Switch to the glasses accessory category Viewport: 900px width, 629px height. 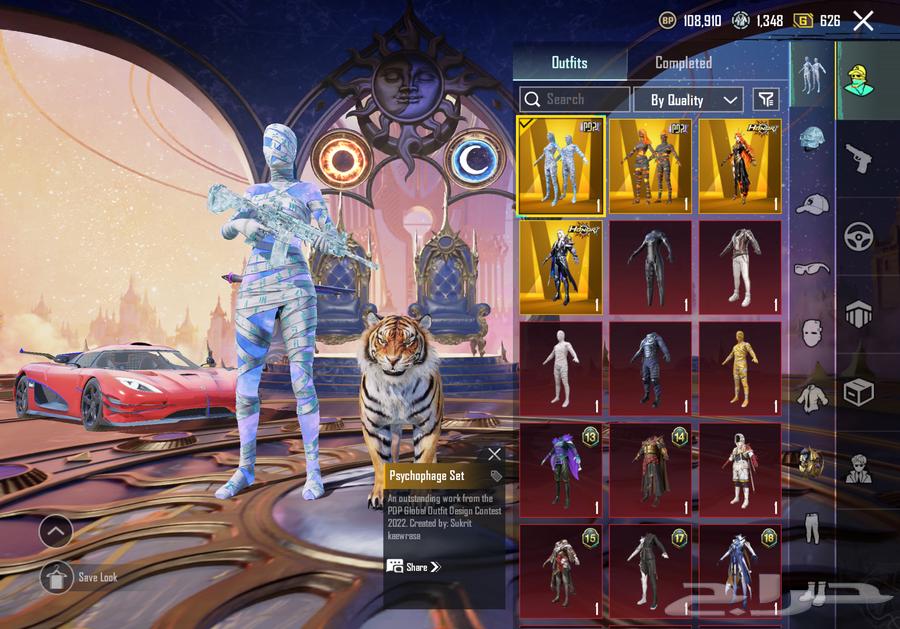click(812, 268)
